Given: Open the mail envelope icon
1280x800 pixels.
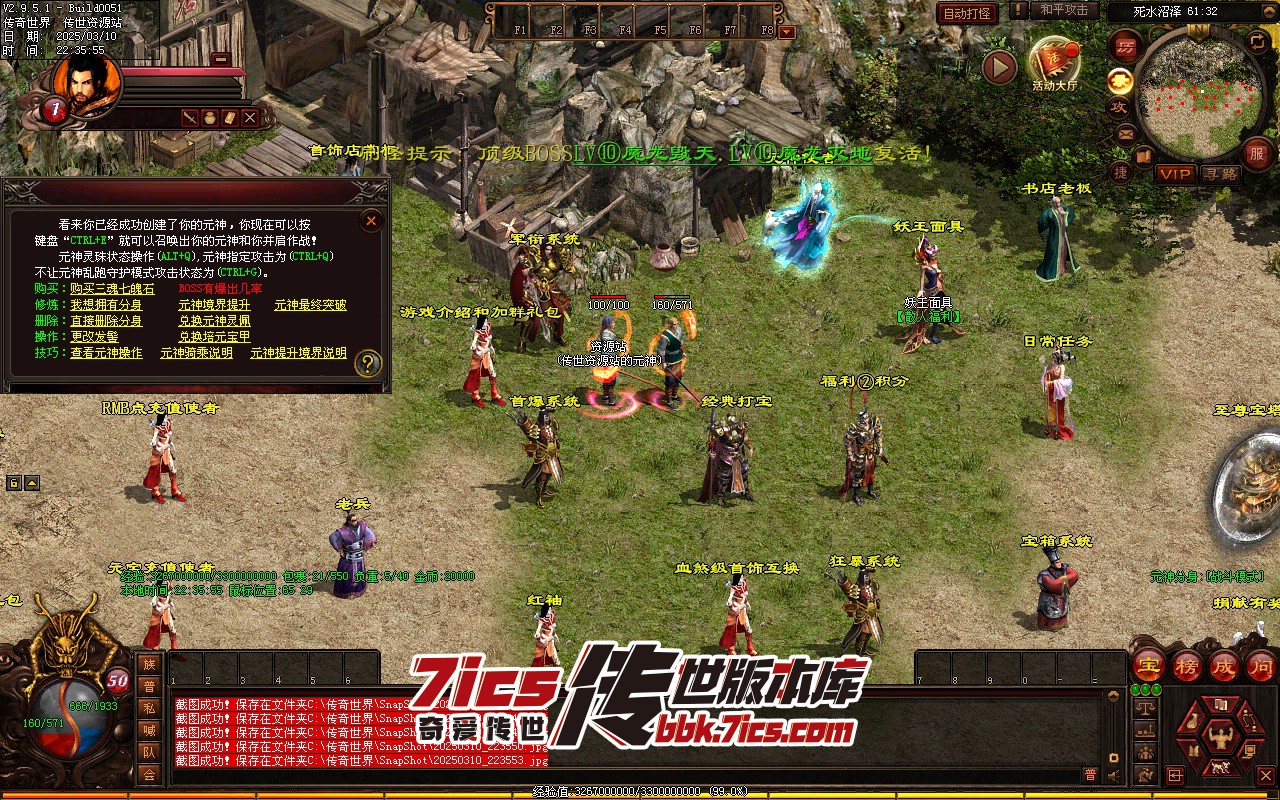Looking at the screenshot, I should pos(1125,133).
